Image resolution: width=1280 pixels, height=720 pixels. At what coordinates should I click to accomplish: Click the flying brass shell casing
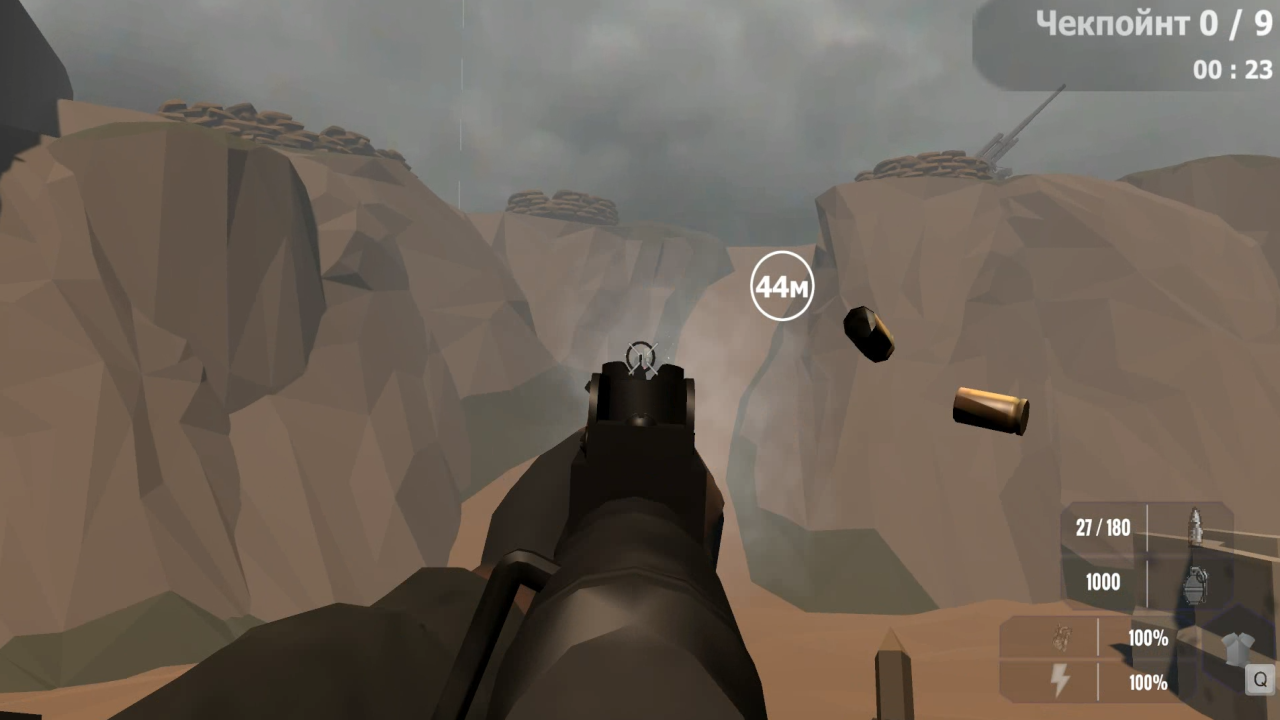[989, 411]
